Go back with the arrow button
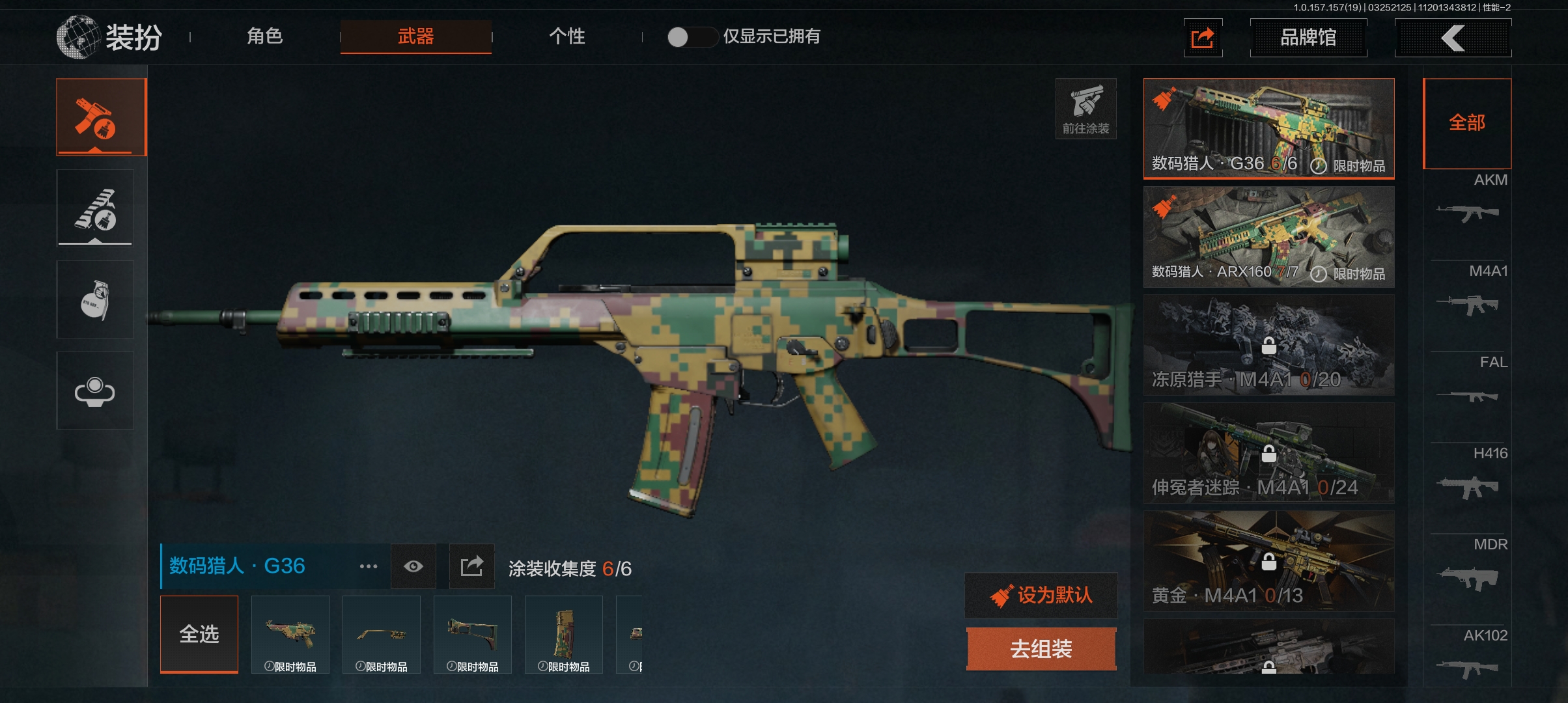Viewport: 1568px width, 703px height. pos(1452,38)
